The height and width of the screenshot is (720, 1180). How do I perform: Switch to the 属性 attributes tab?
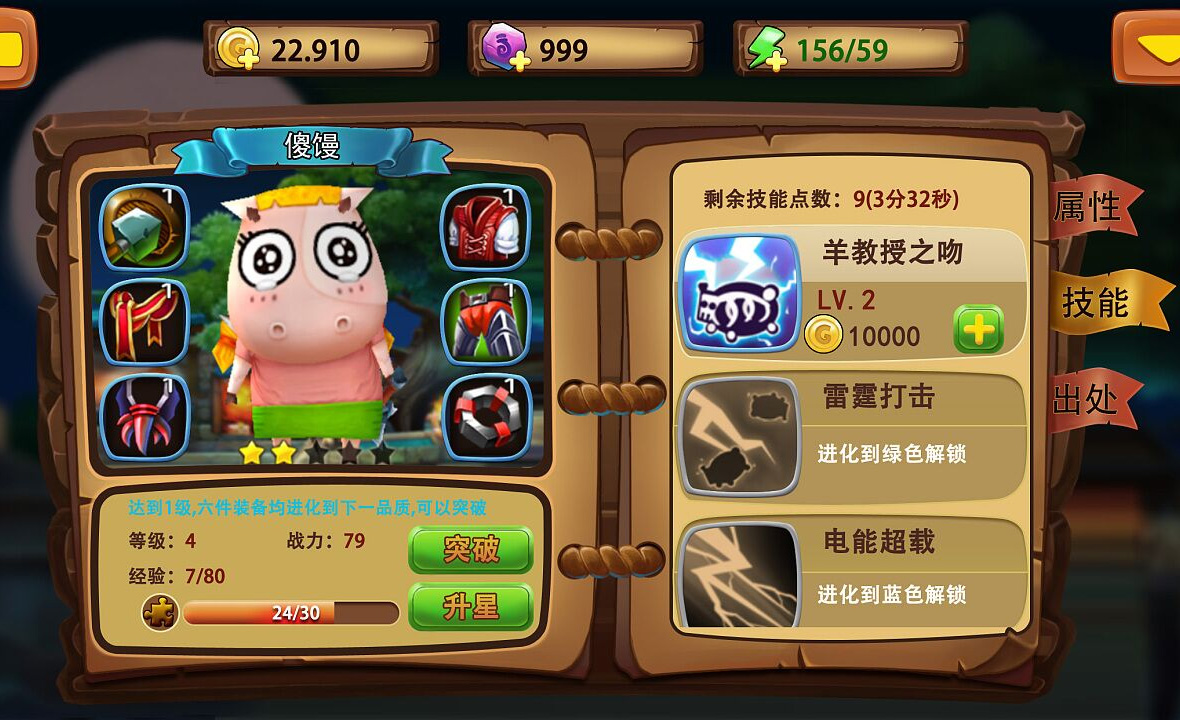coord(1088,208)
